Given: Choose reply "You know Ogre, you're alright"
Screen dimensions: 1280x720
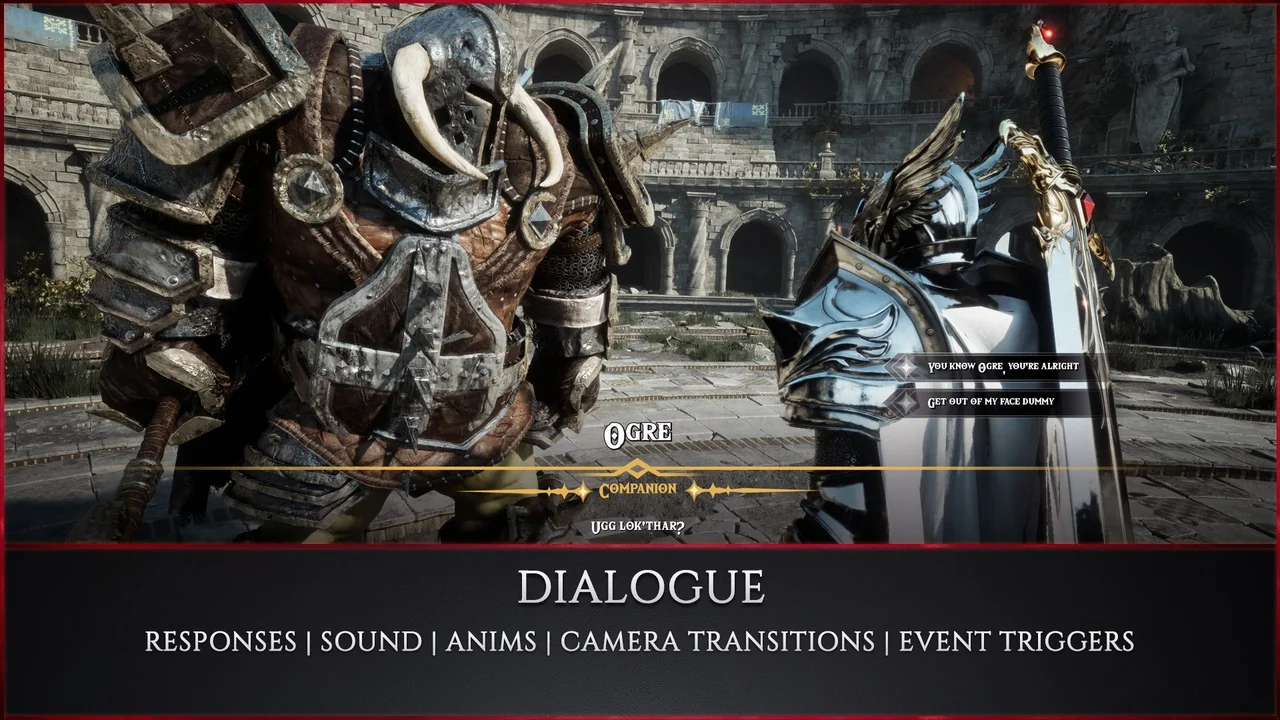Looking at the screenshot, I should pyautogui.click(x=1002, y=367).
